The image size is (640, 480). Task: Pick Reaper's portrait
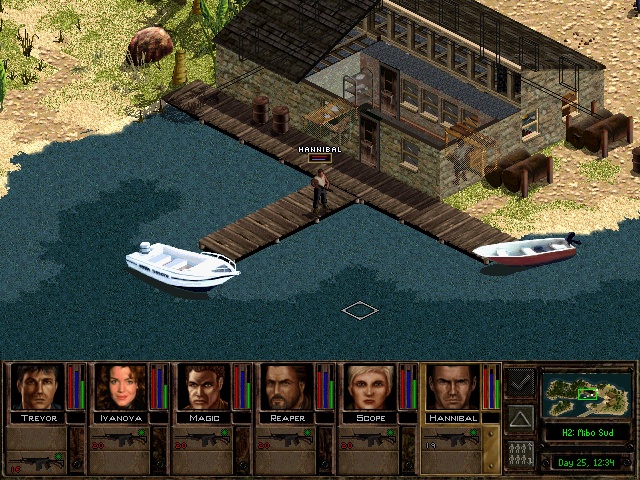[287, 387]
